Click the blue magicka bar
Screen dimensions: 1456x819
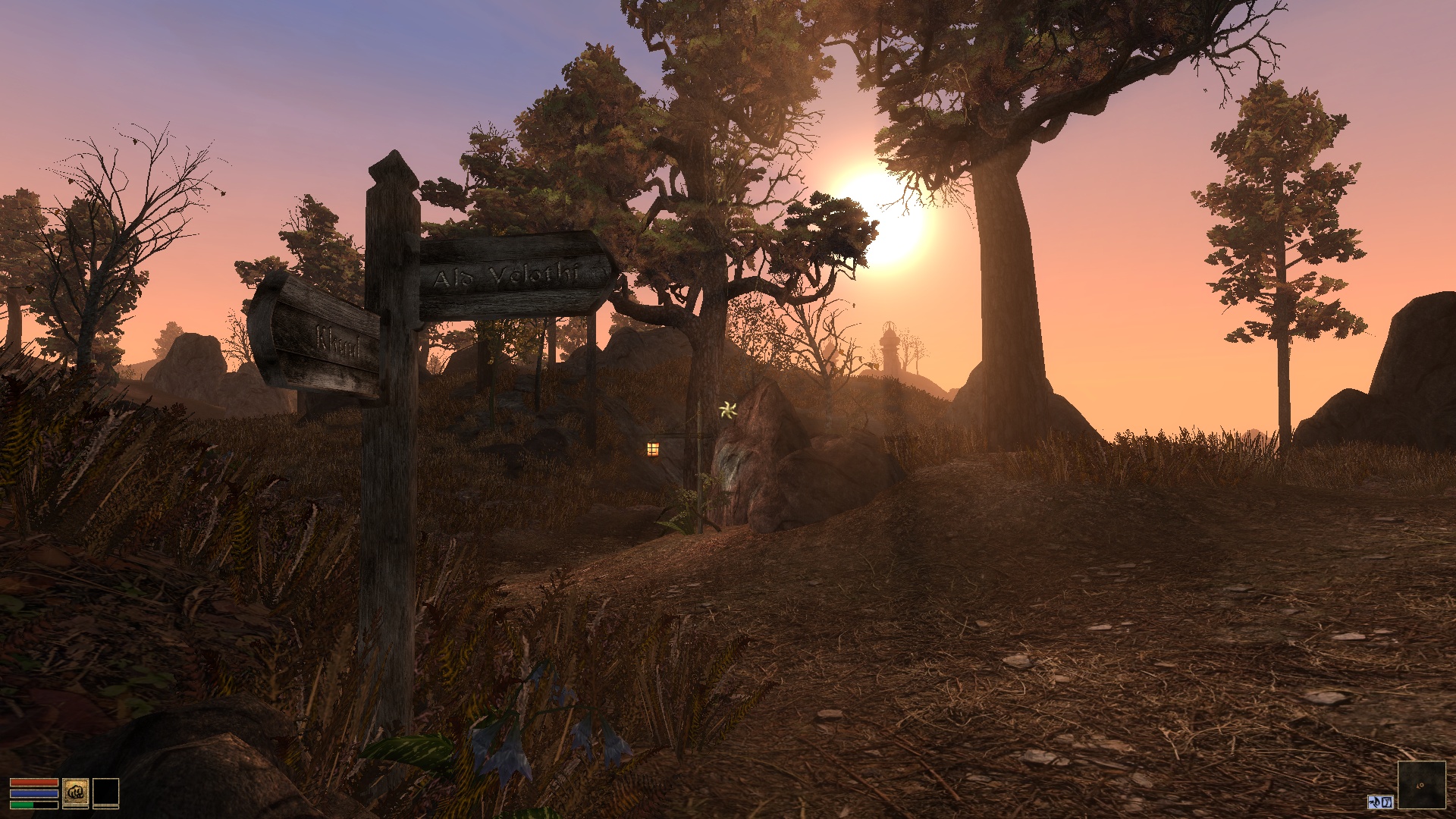(34, 794)
